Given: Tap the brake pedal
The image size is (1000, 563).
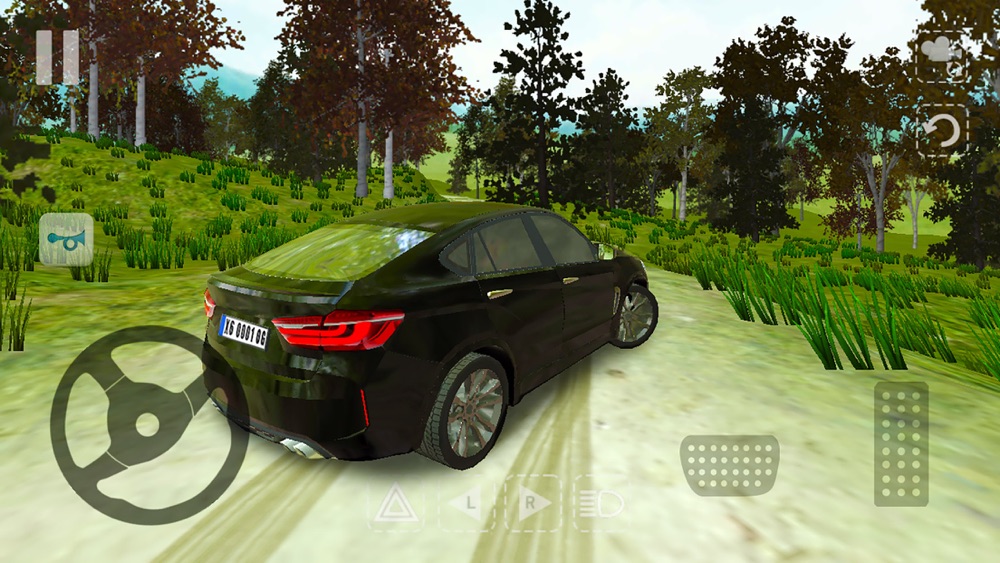Looking at the screenshot, I should tap(729, 465).
